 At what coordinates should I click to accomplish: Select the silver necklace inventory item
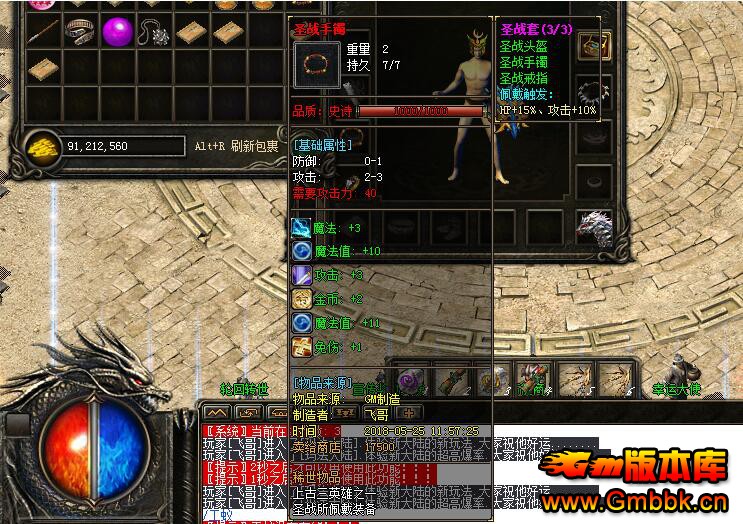click(155, 30)
